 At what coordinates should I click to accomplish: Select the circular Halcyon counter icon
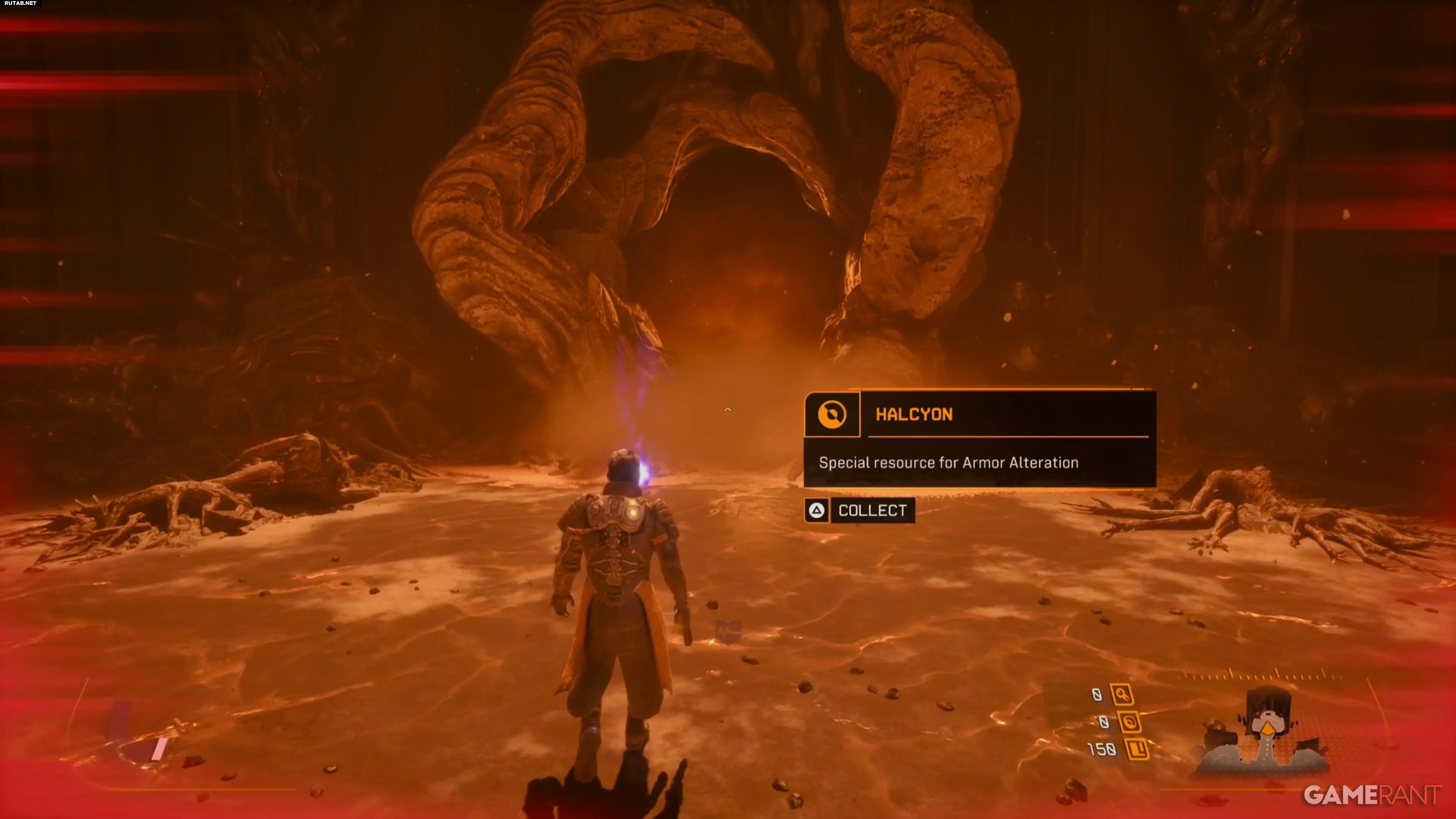pos(1129,722)
